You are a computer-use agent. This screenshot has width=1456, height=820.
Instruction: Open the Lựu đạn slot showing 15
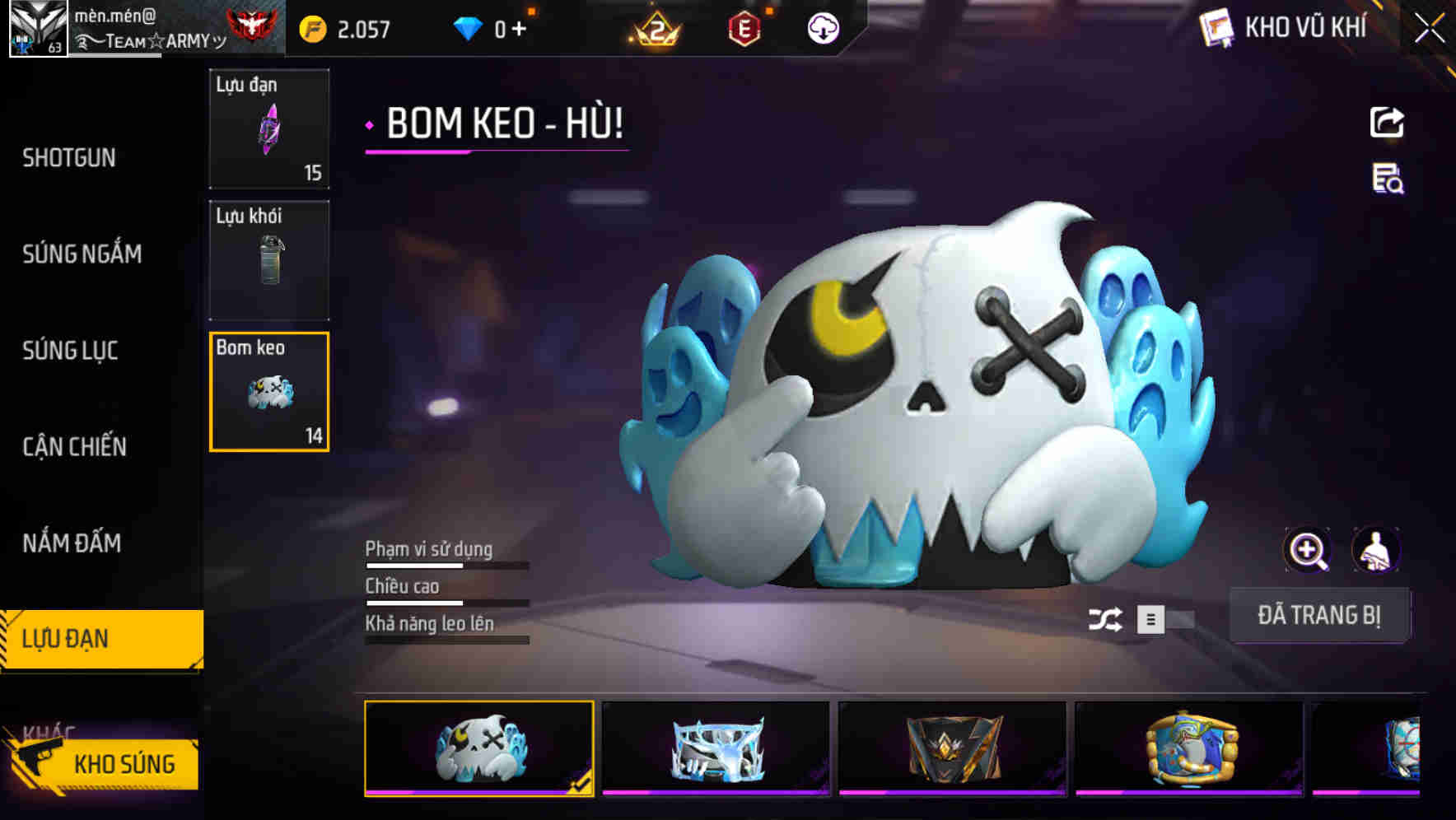tap(269, 129)
